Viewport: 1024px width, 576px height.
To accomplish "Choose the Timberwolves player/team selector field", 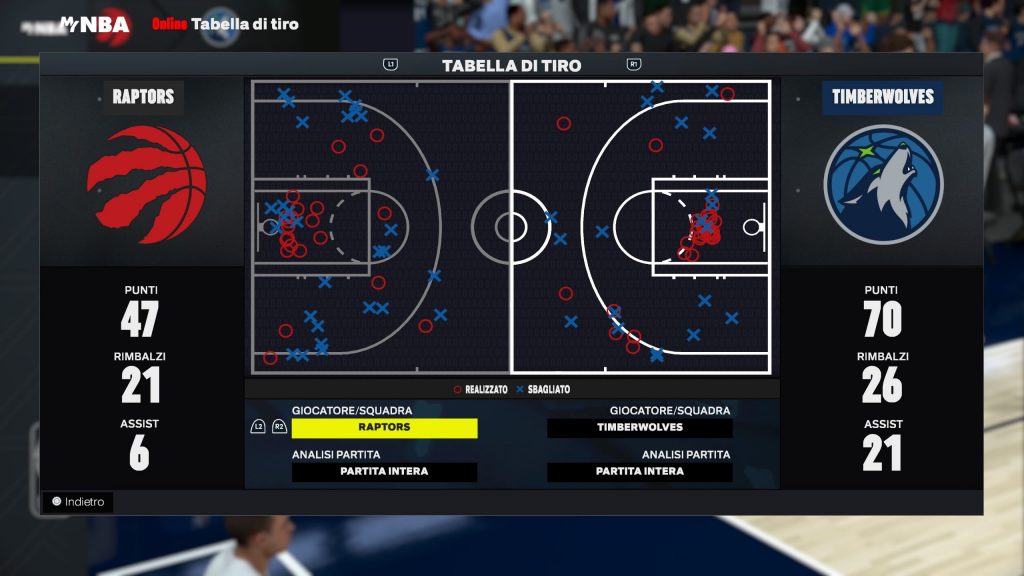I will pos(640,427).
